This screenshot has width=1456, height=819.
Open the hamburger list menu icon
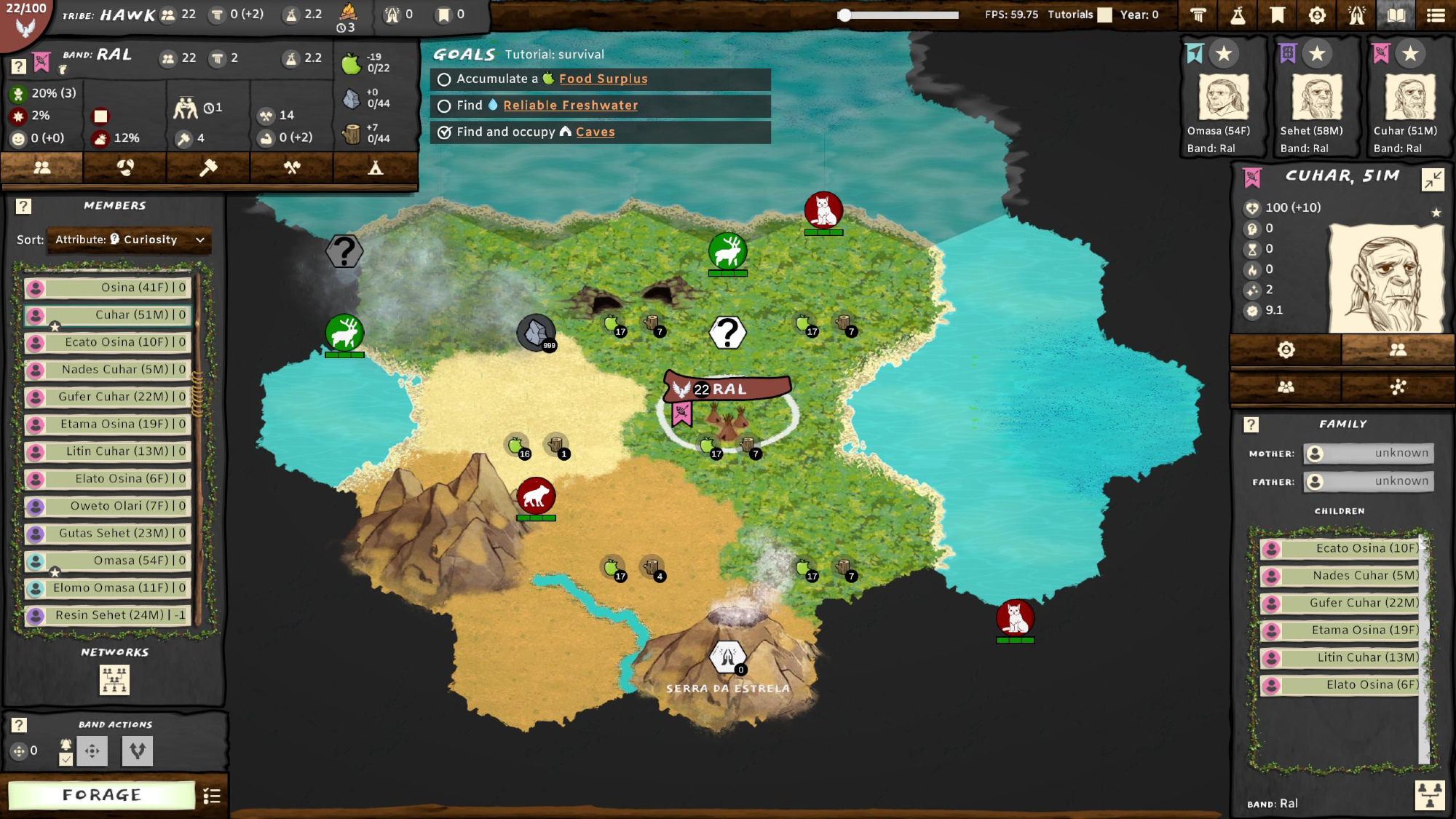pos(1436,15)
